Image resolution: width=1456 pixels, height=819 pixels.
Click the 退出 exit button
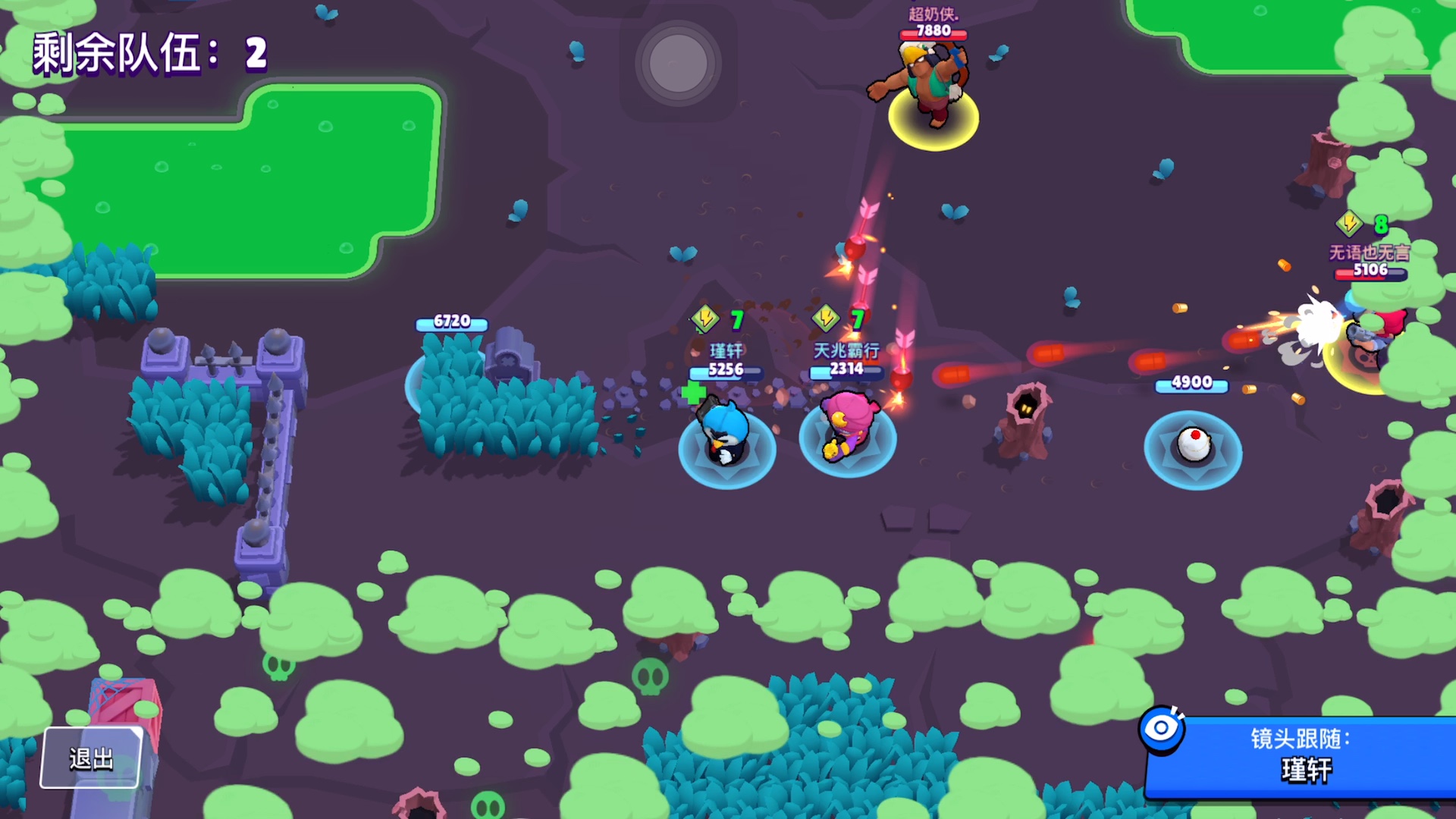pyautogui.click(x=91, y=758)
